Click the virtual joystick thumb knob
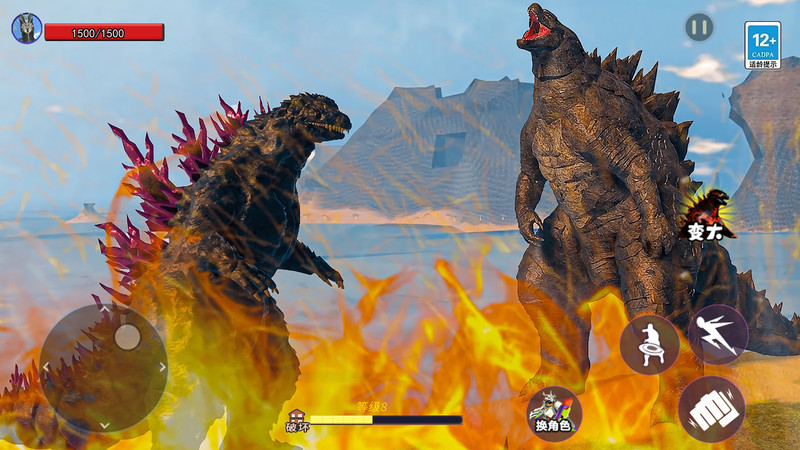This screenshot has height=450, width=800. (127, 337)
